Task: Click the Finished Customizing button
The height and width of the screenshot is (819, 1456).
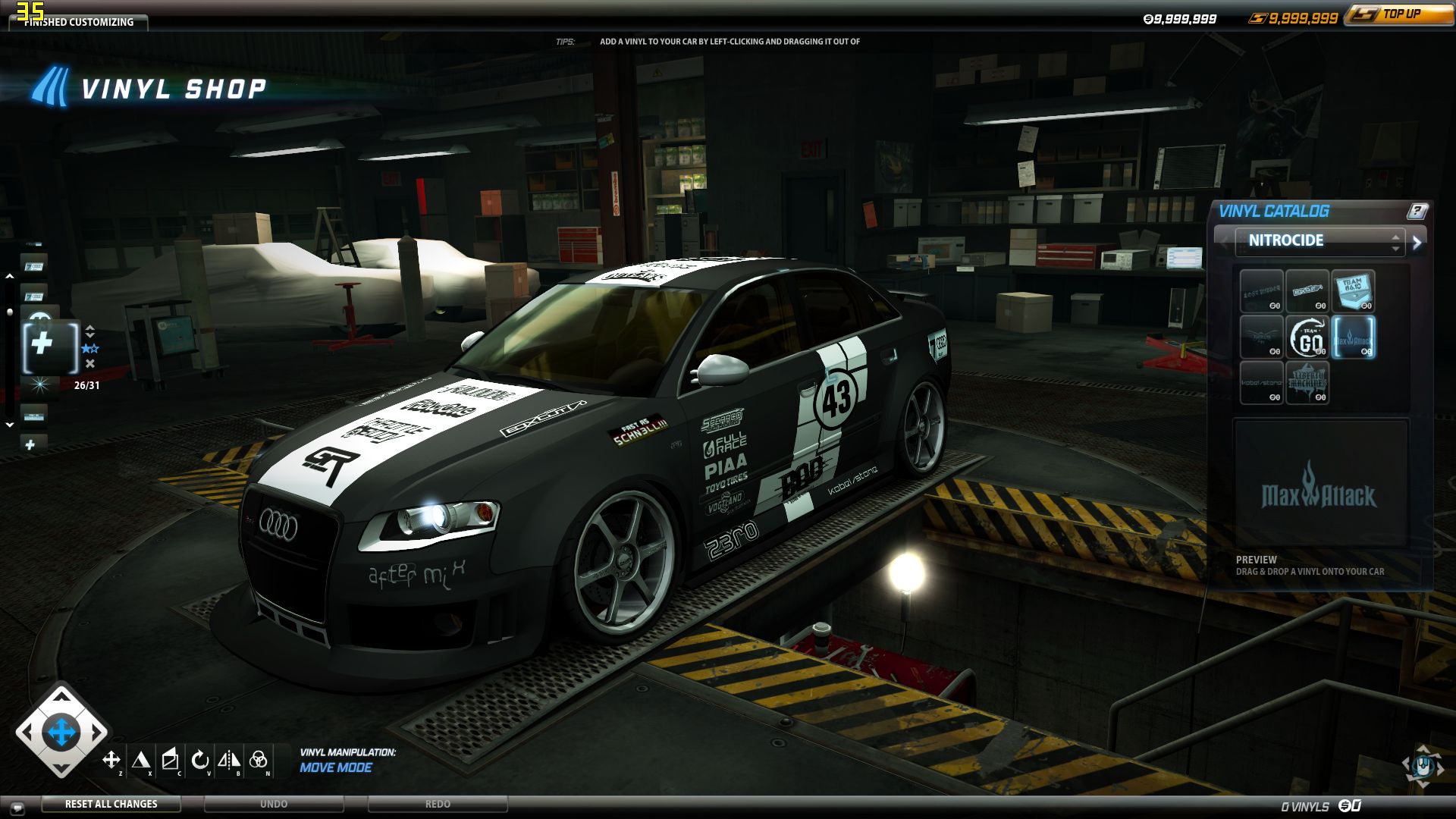Action: click(79, 22)
